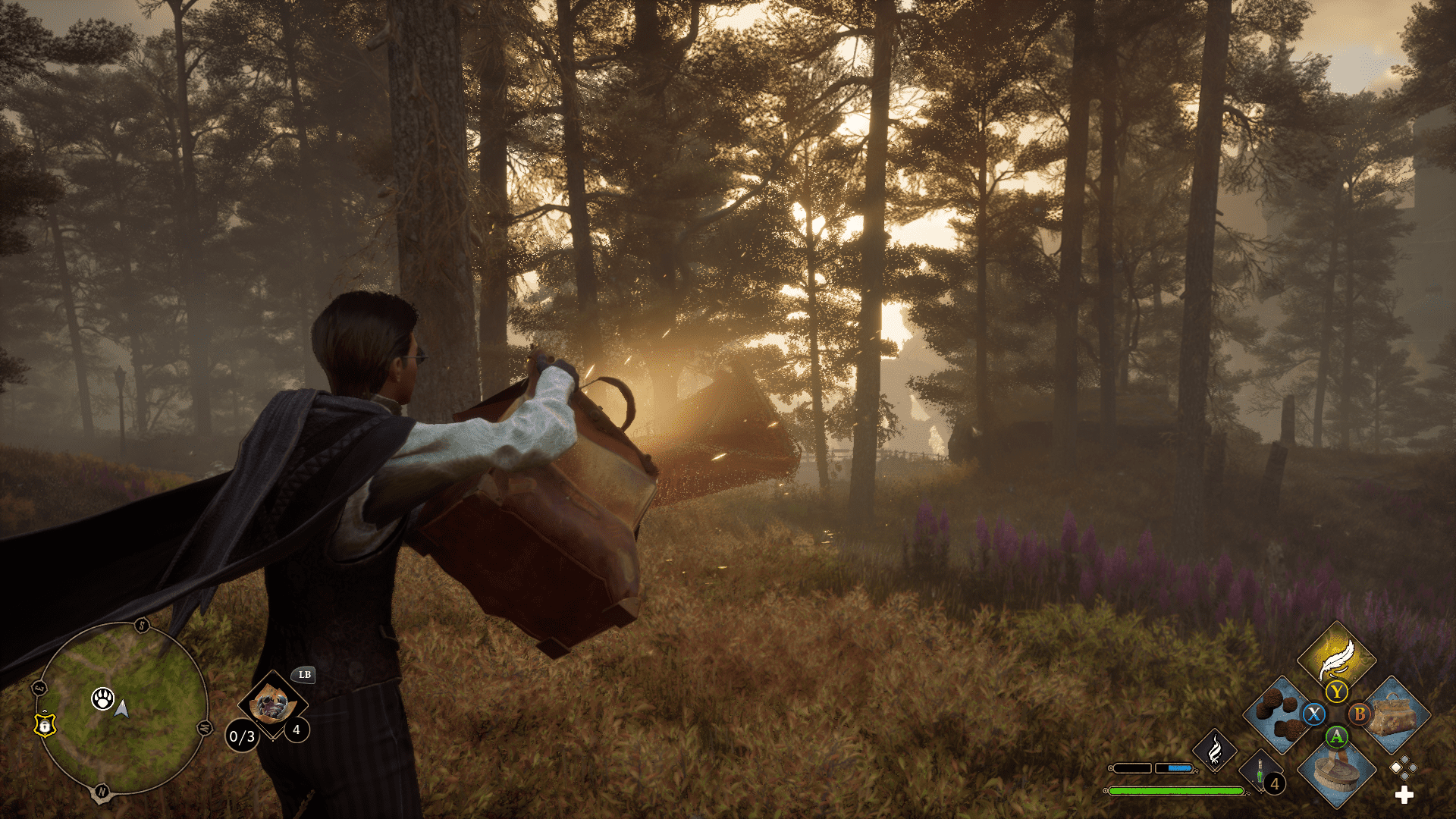Click the beast paw marker on minimap
Viewport: 1456px width, 819px height.
tap(102, 698)
